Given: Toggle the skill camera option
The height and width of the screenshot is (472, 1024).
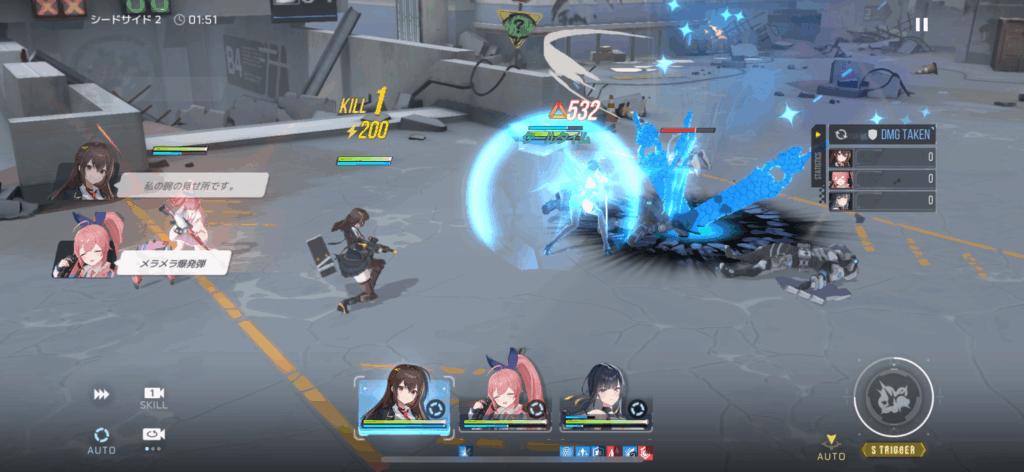Looking at the screenshot, I should [x=153, y=395].
